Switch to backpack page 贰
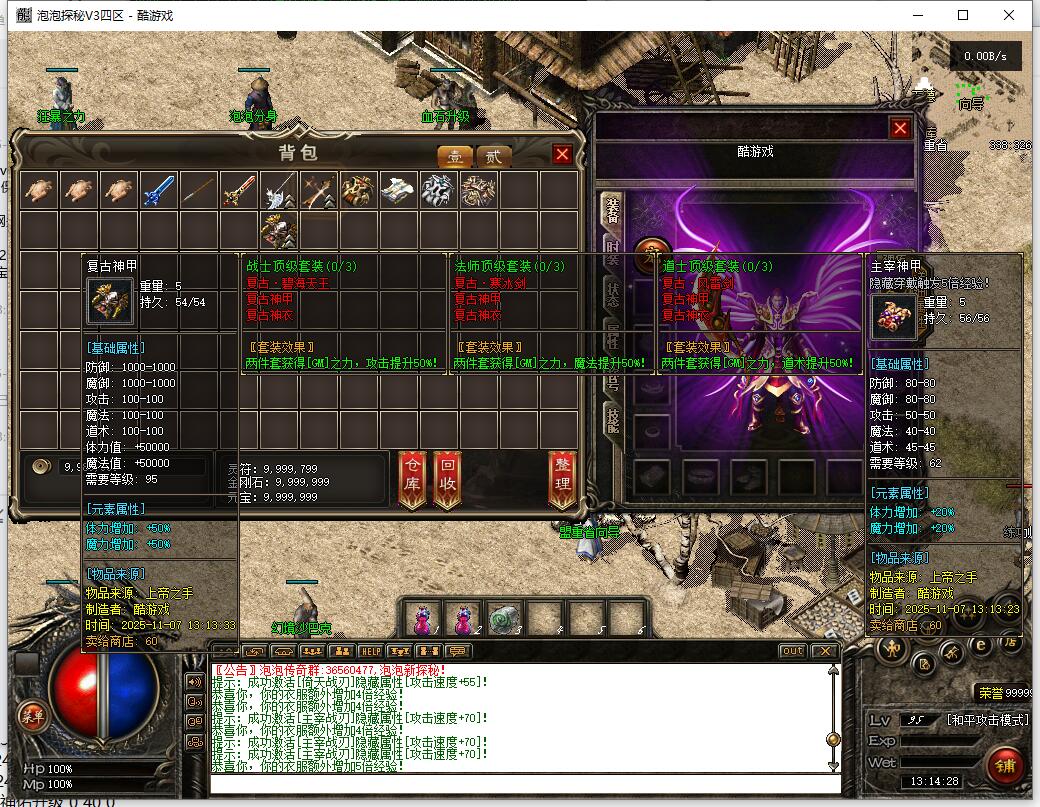 tap(492, 156)
